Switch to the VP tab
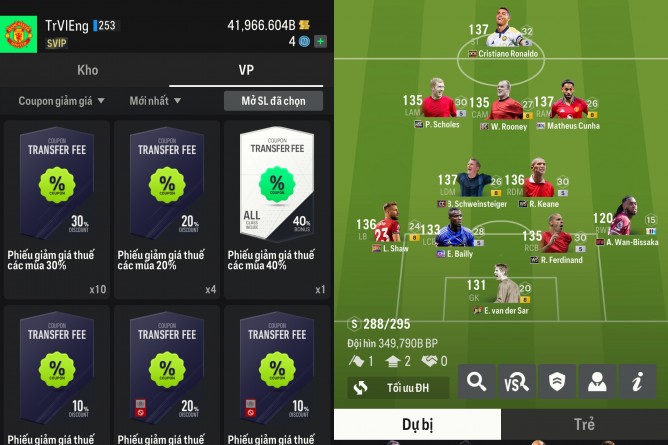Viewport: 668px width, 445px height. pyautogui.click(x=246, y=71)
